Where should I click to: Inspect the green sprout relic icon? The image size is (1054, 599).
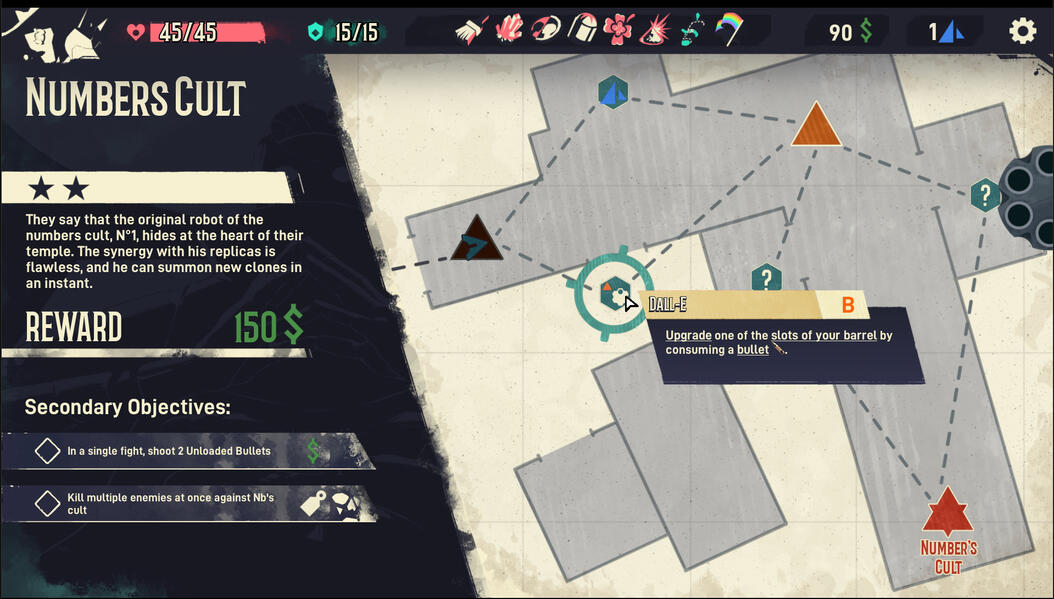692,30
